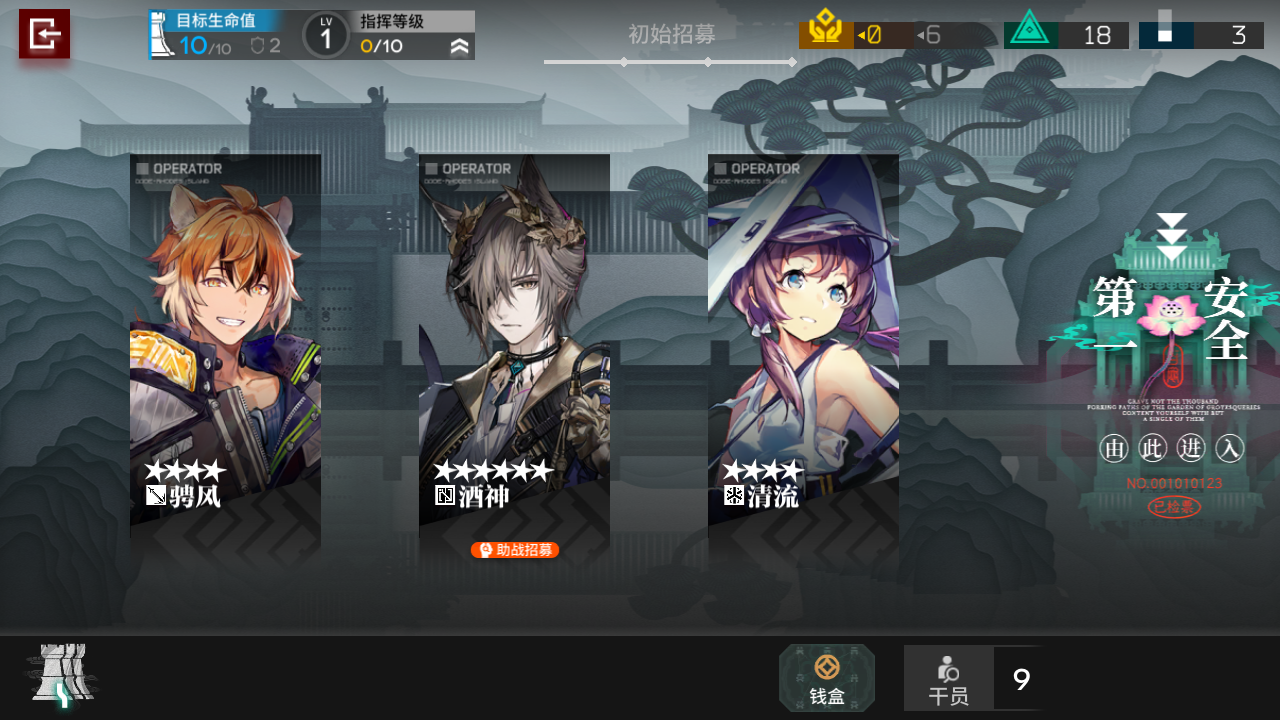Tap the orange 助战招募 badge
This screenshot has height=720, width=1280.
(x=515, y=549)
